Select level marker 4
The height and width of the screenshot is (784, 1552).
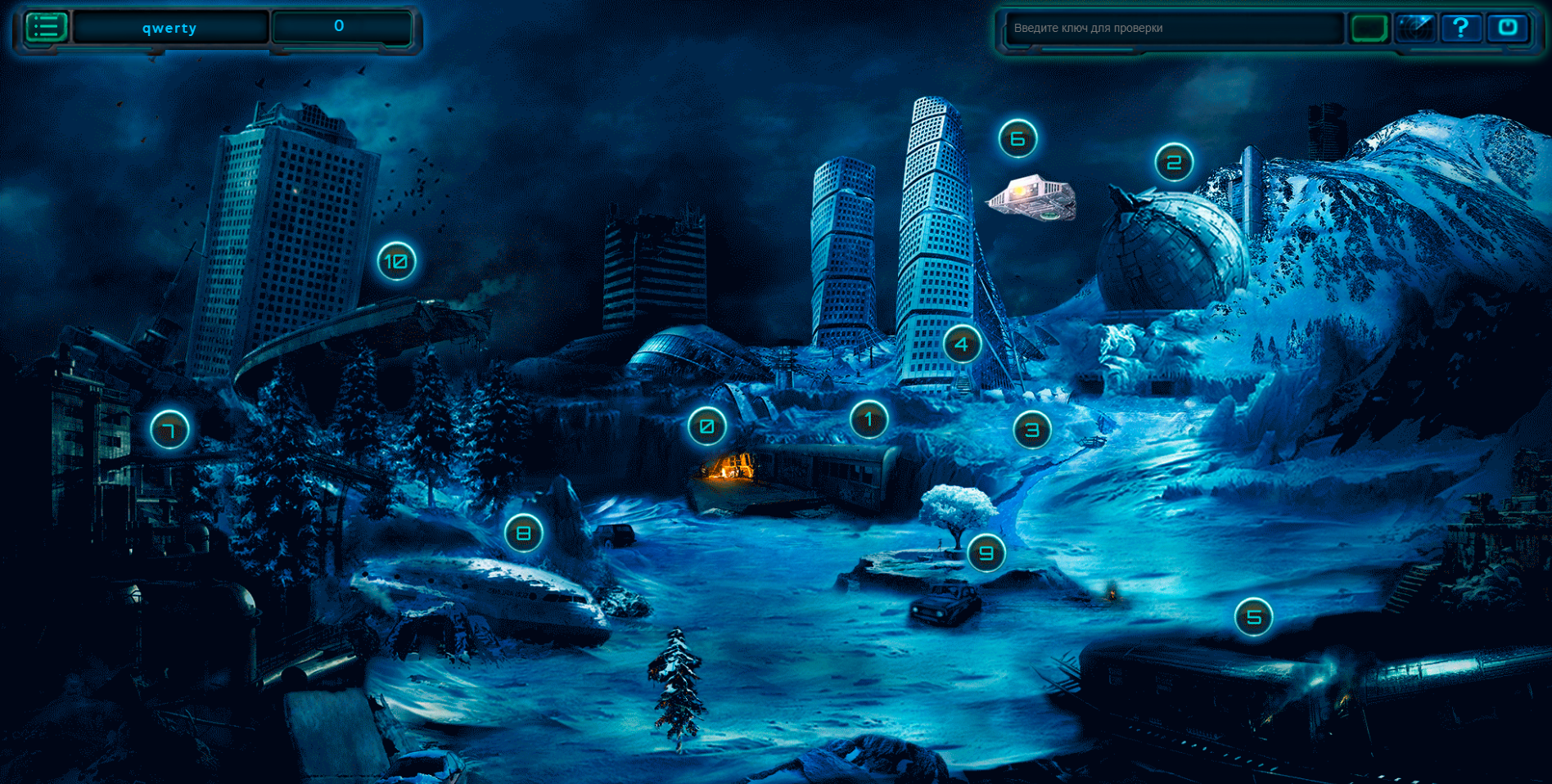[962, 345]
